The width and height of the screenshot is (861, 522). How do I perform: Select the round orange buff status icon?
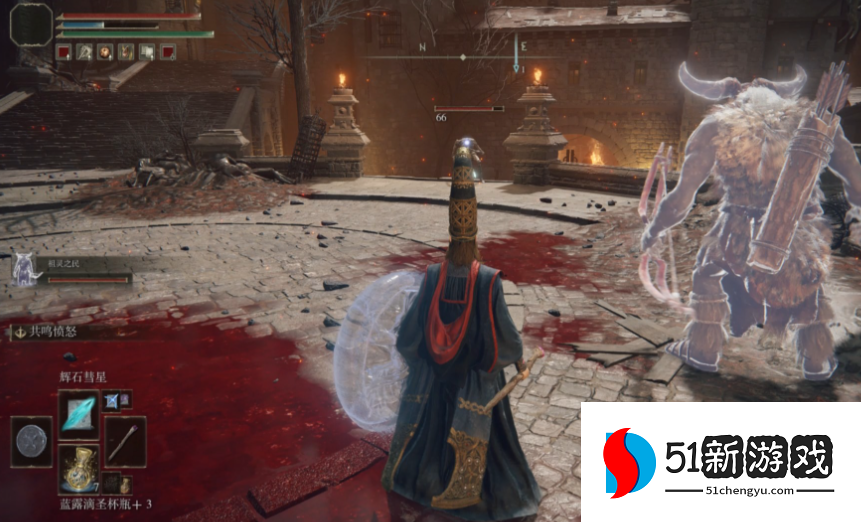pyautogui.click(x=105, y=51)
